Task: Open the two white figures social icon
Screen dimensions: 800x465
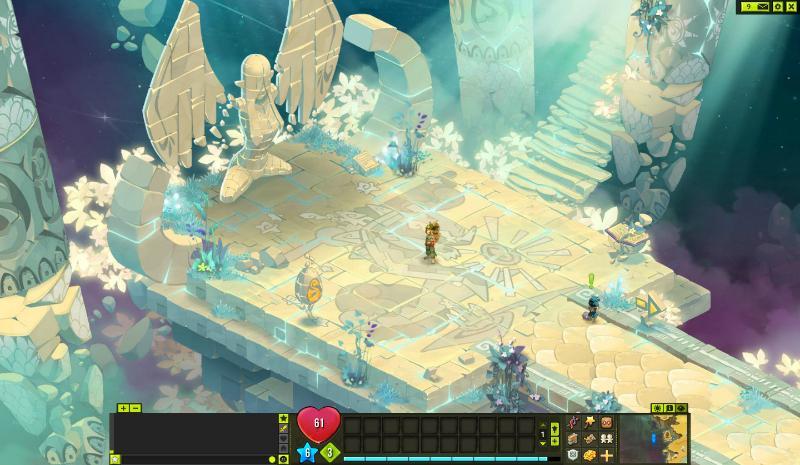Action: pos(606,438)
